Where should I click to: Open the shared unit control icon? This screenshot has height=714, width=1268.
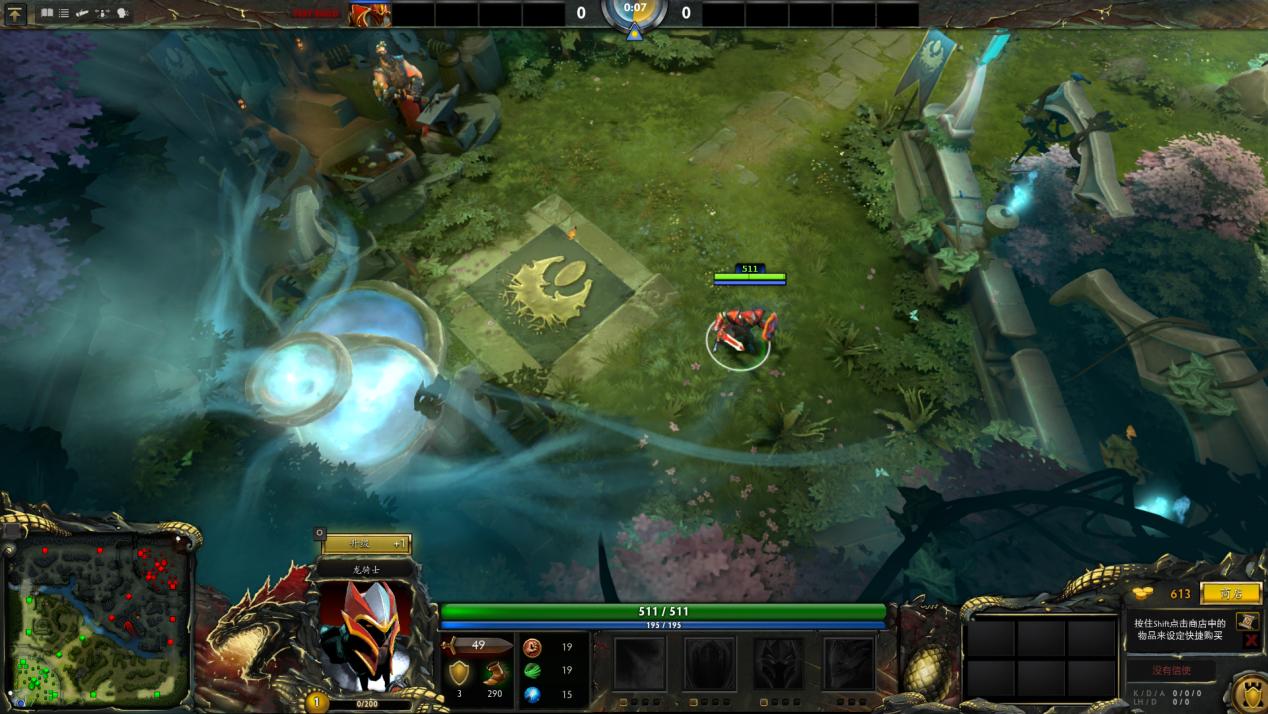click(103, 14)
